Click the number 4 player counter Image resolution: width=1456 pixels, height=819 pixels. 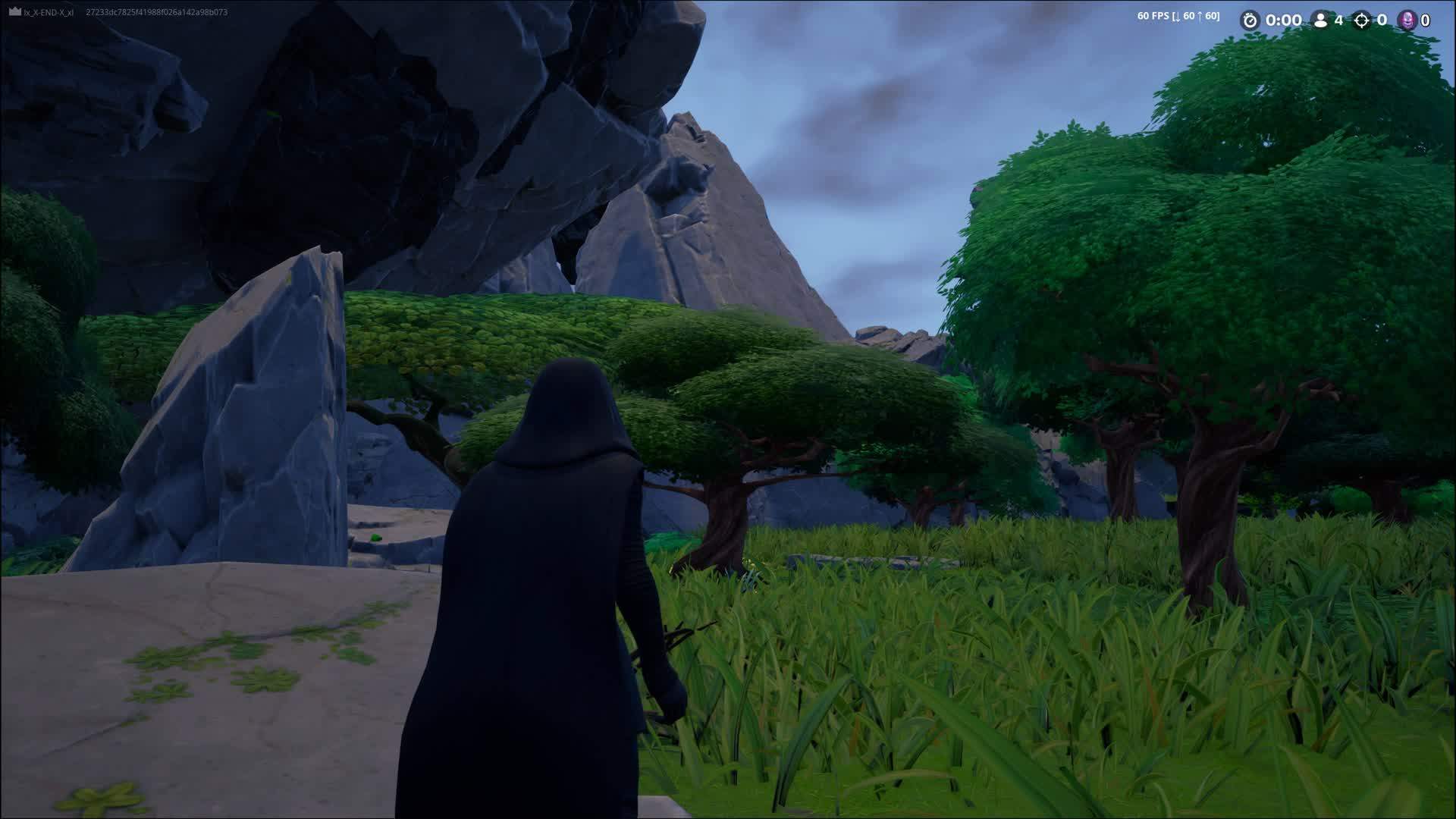[x=1338, y=21]
